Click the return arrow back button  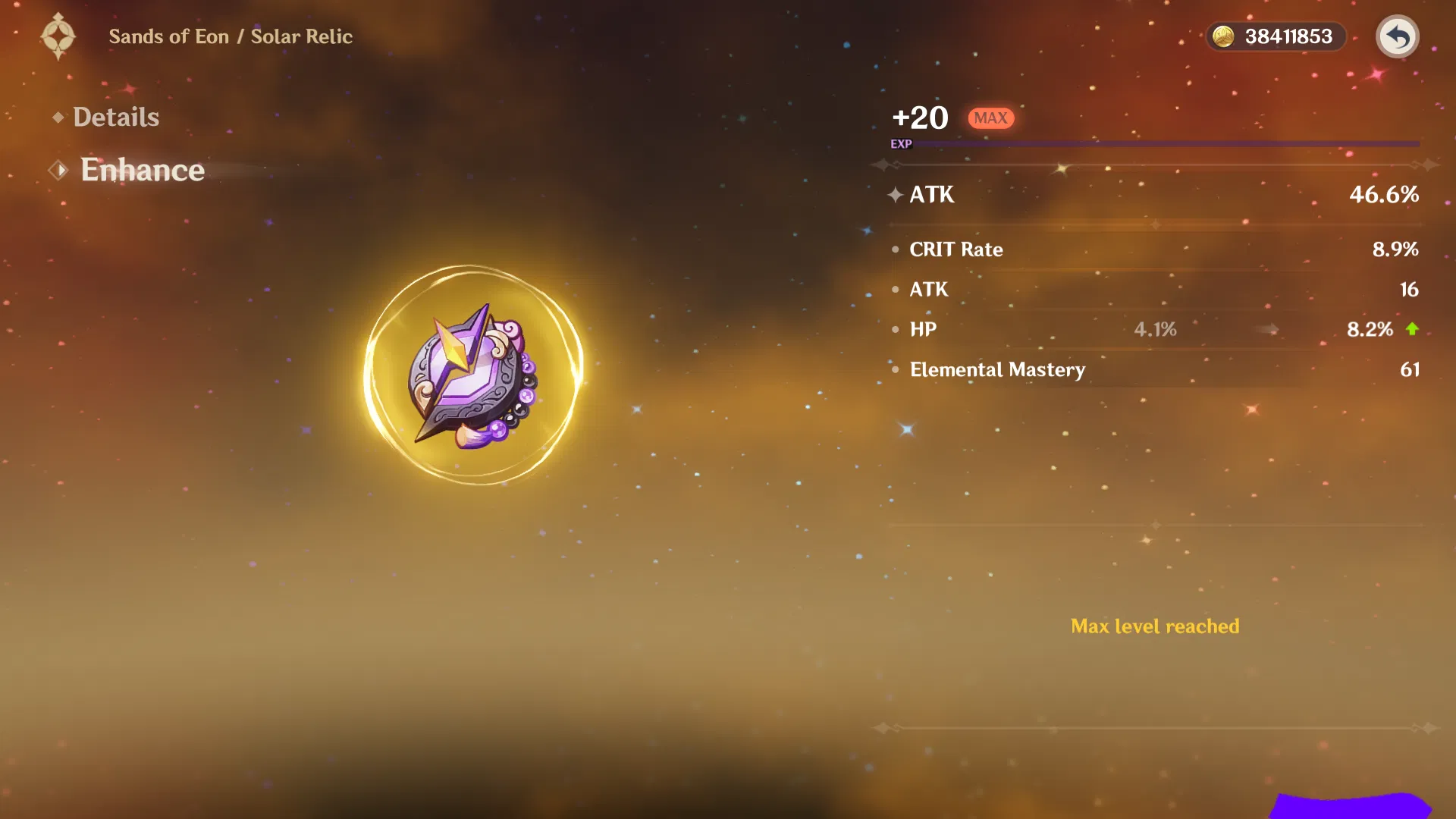1397,36
